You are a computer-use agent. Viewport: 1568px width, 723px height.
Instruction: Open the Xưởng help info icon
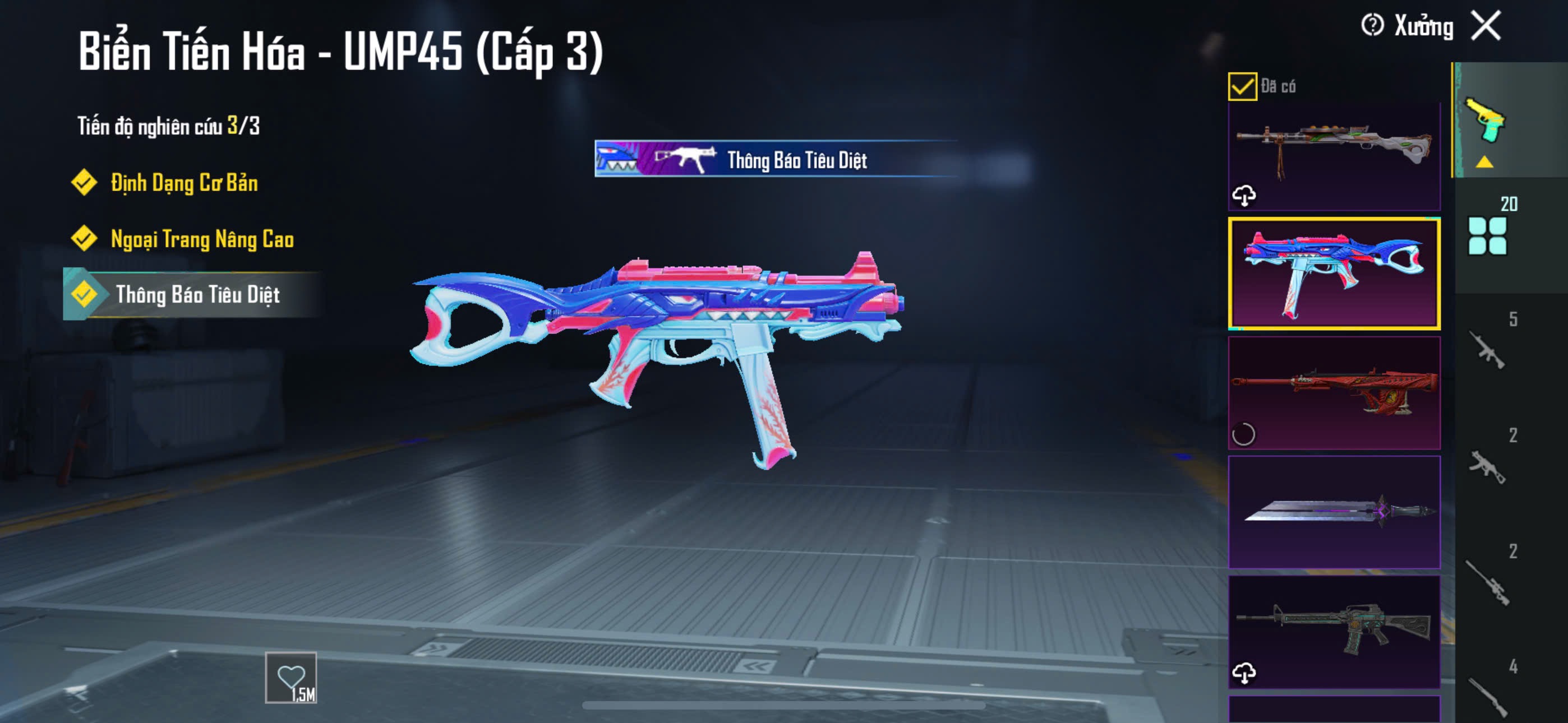[x=1372, y=26]
